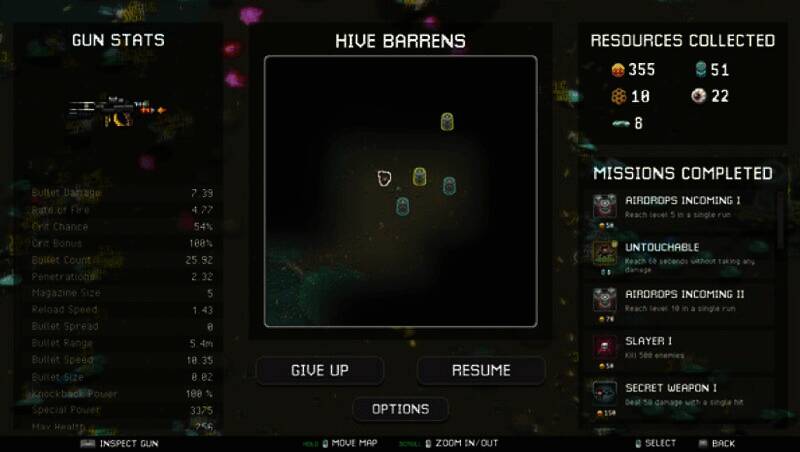Click the Hive Barrens map panel

[400, 191]
